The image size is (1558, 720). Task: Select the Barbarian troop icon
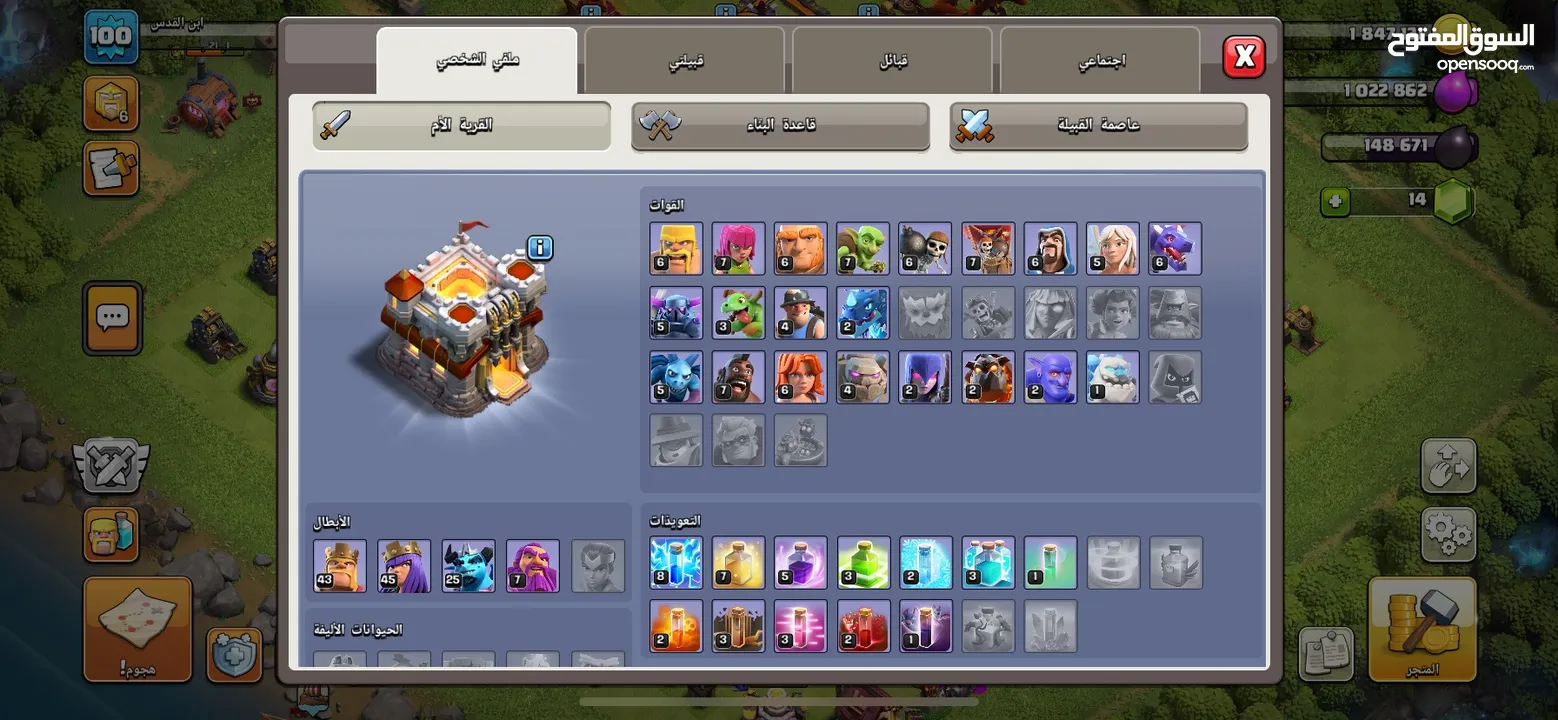(x=676, y=248)
